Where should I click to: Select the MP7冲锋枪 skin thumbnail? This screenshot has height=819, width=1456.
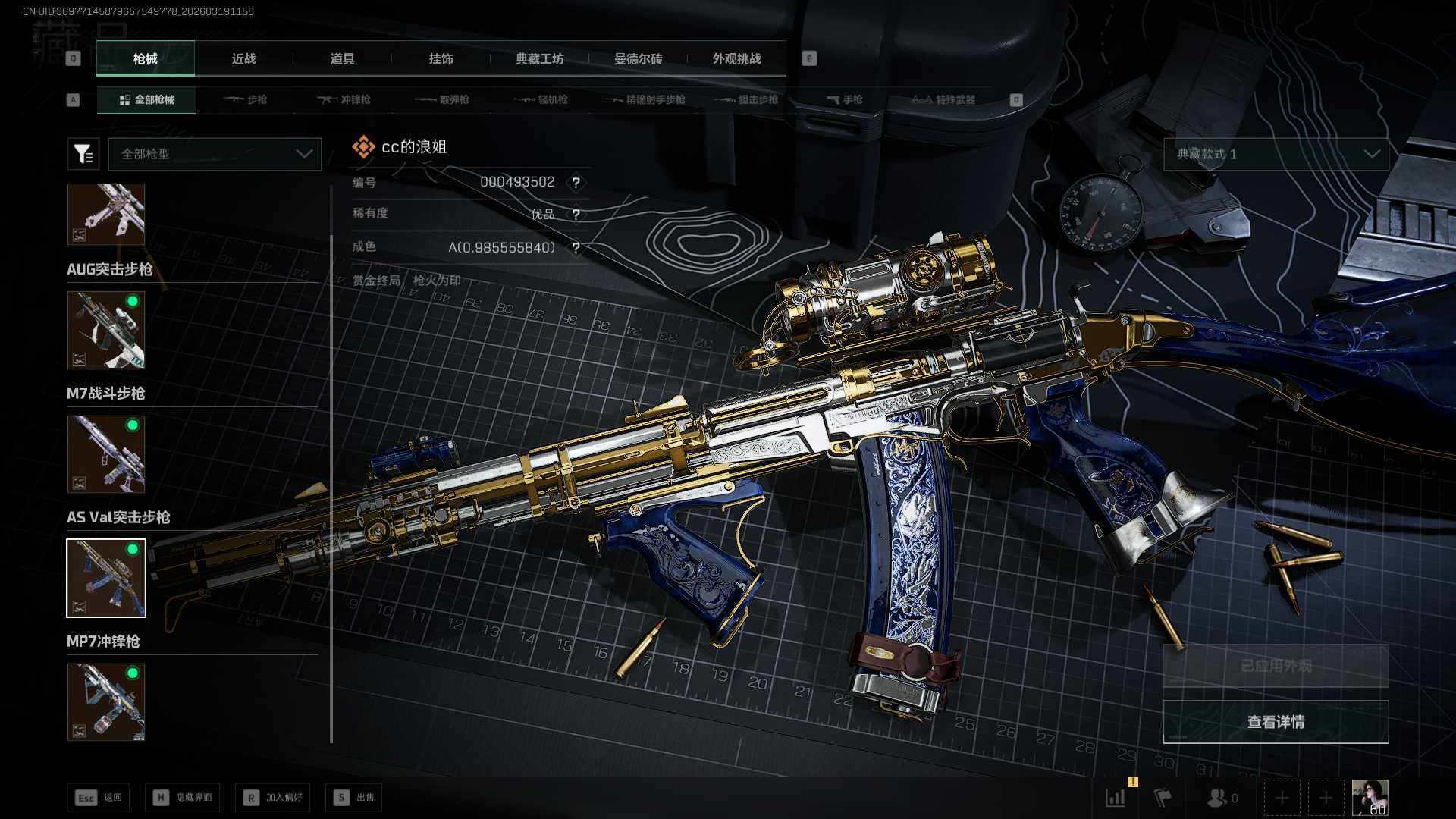(x=106, y=701)
